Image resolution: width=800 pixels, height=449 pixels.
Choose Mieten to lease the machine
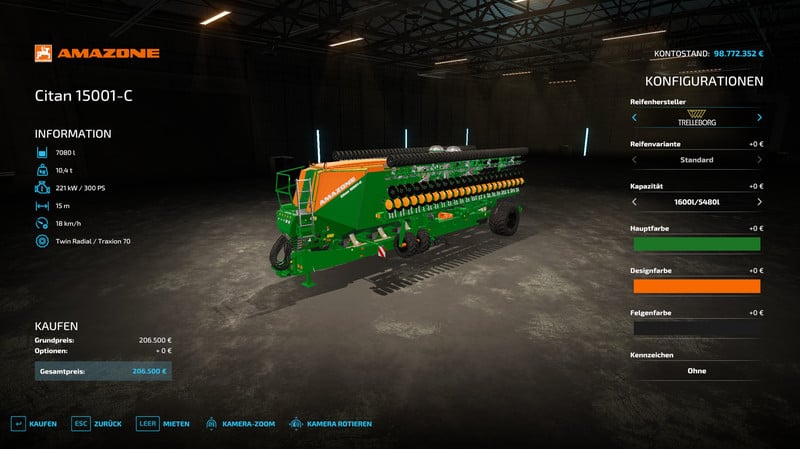pyautogui.click(x=163, y=424)
